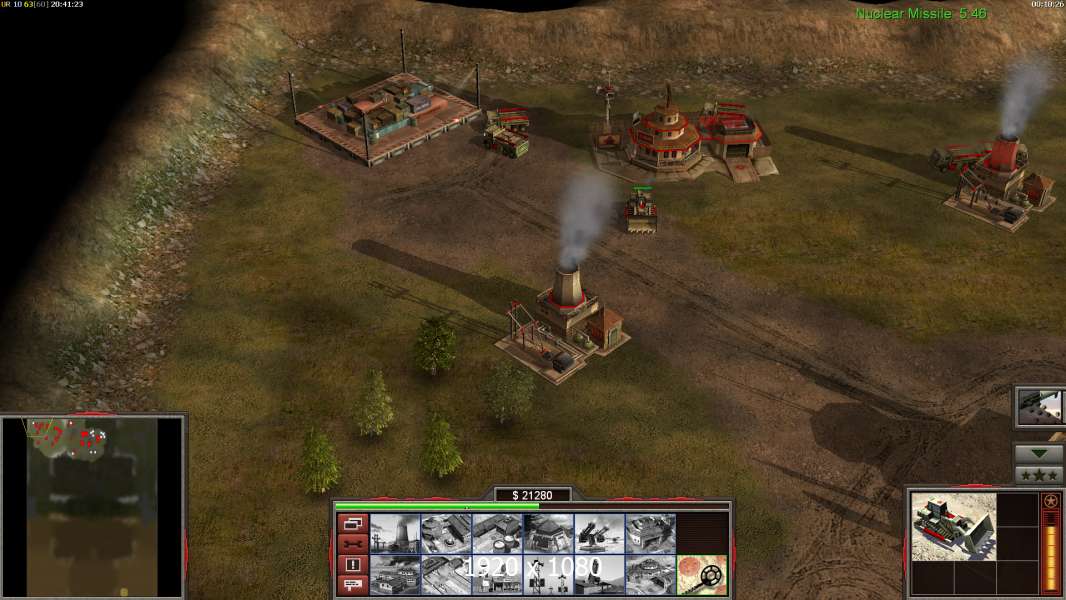Build the Bunker from the construction panel
This screenshot has height=600, width=1066.
point(548,534)
